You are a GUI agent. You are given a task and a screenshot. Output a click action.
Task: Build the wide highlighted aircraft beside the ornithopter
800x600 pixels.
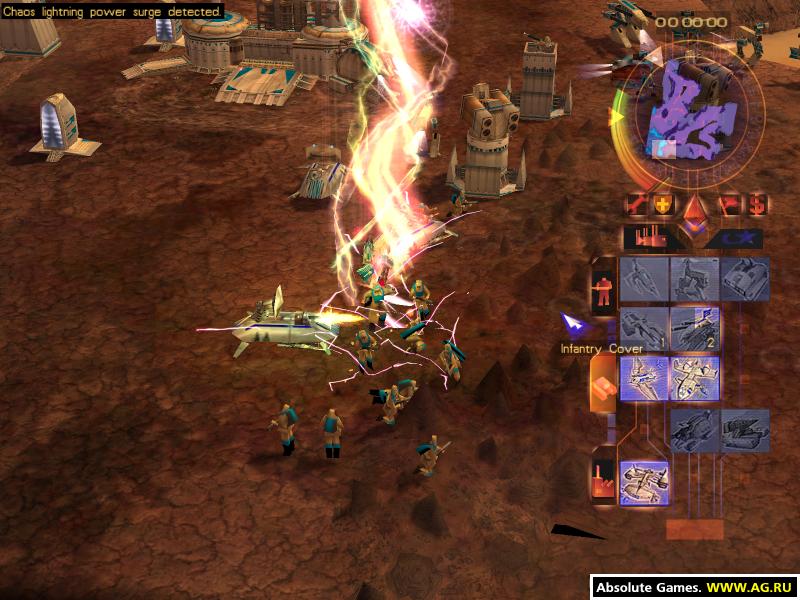[x=695, y=379]
